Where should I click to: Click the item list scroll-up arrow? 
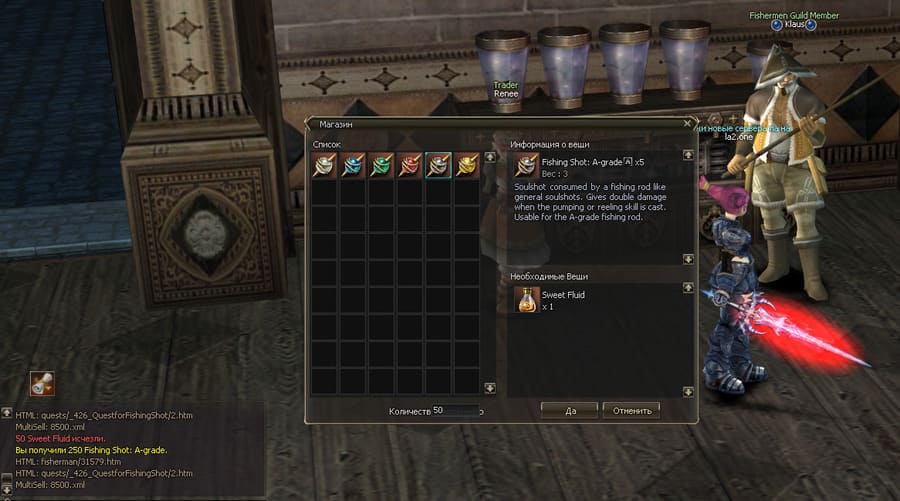490,156
